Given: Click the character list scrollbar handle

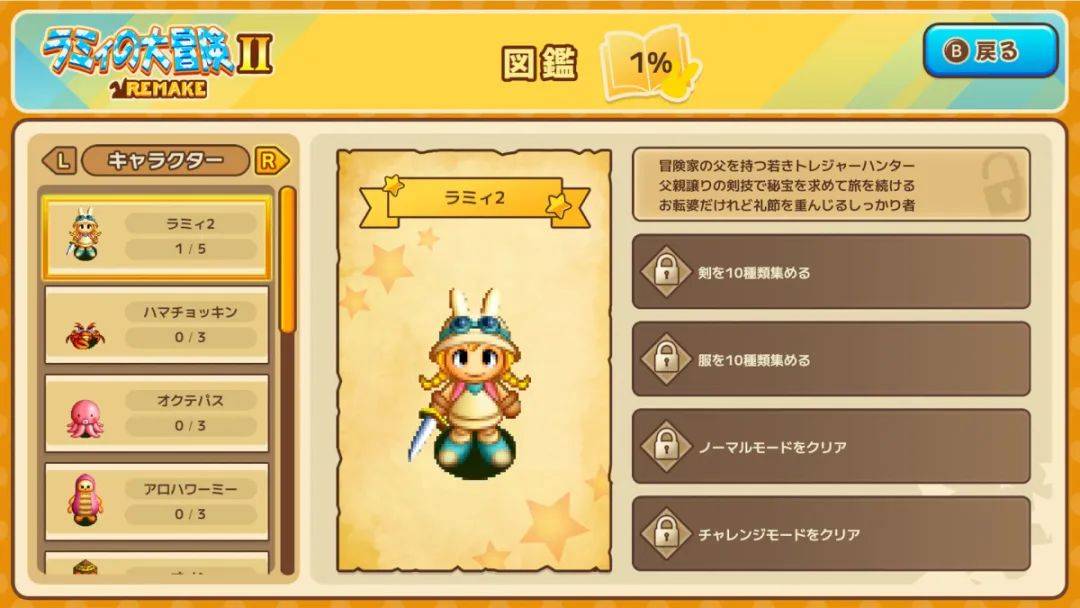Looking at the screenshot, I should (287, 258).
